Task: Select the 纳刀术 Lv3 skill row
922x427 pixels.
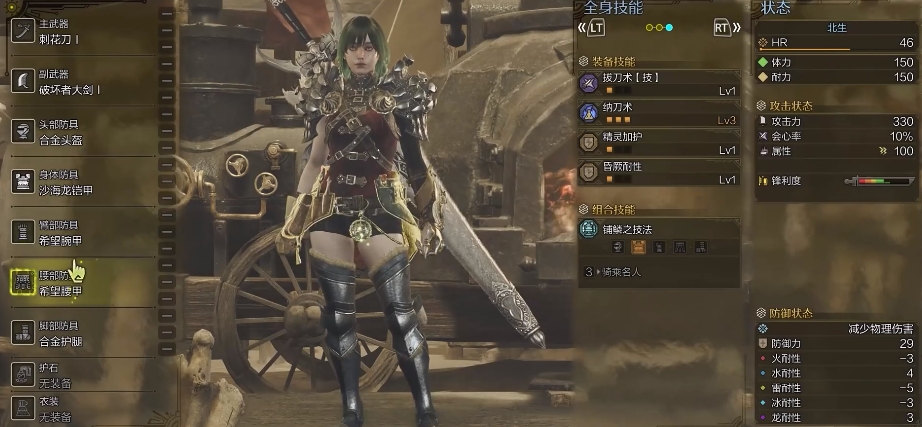Action: coord(660,113)
